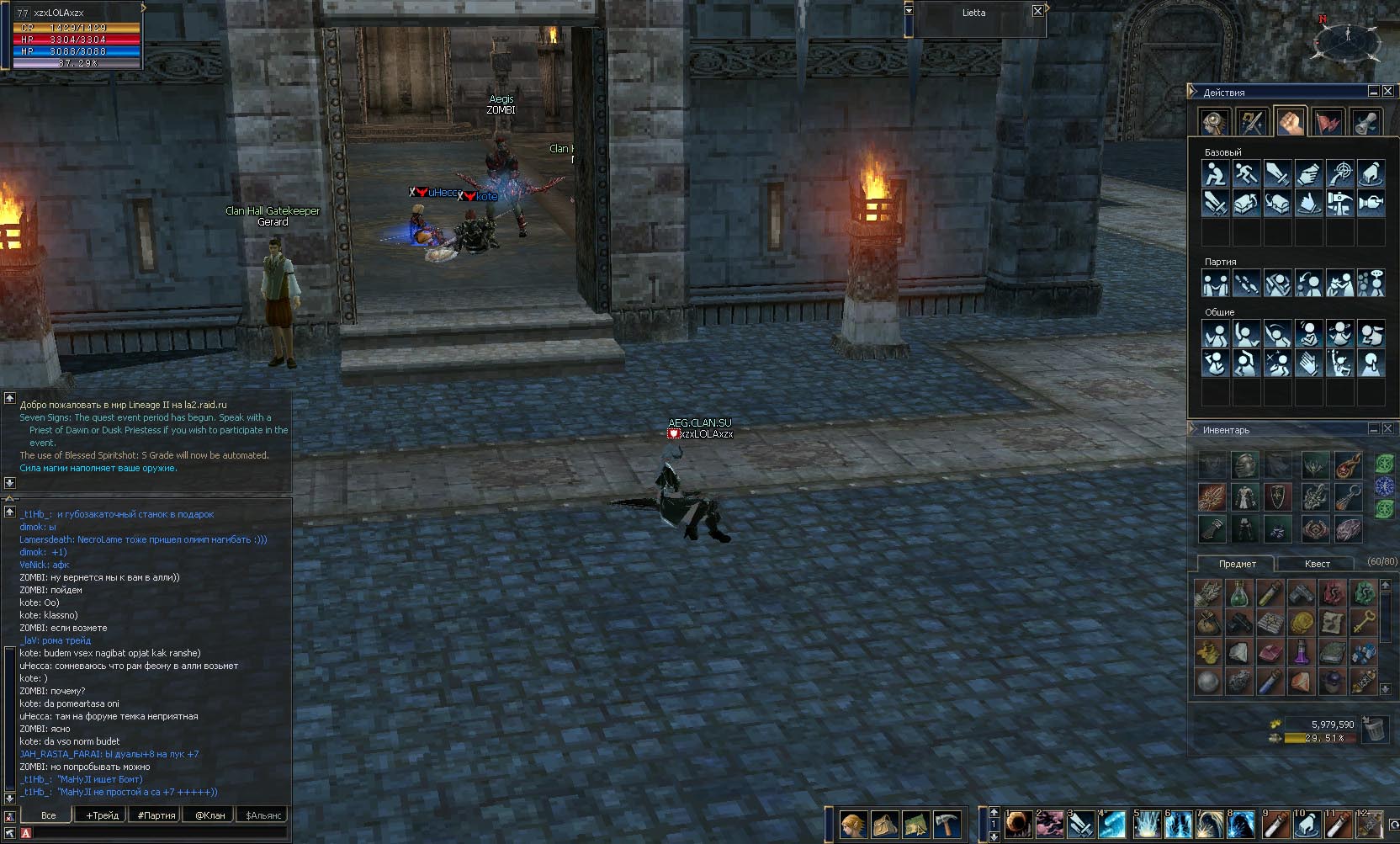Switch chat to the +Трейд tab
Image resolution: width=1400 pixels, height=844 pixels.
coord(102,815)
